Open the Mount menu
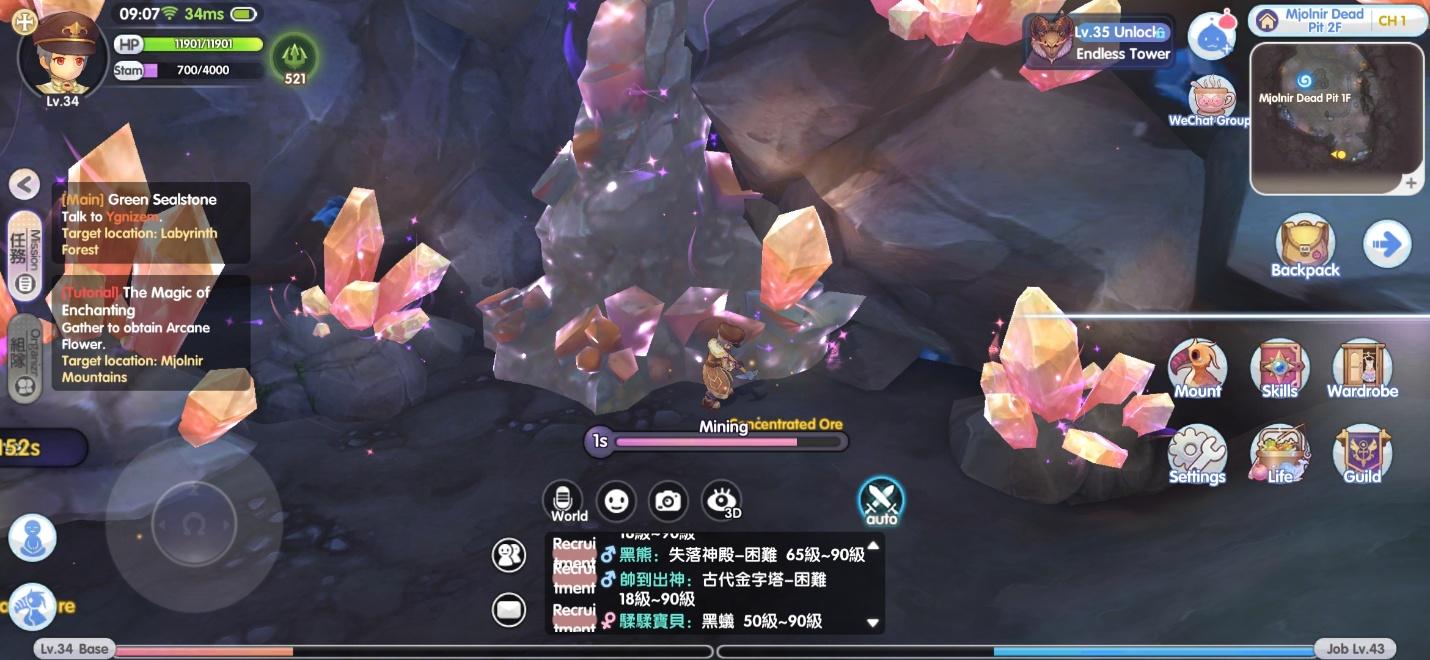Screen dimensions: 1430x660 pyautogui.click(x=1197, y=368)
